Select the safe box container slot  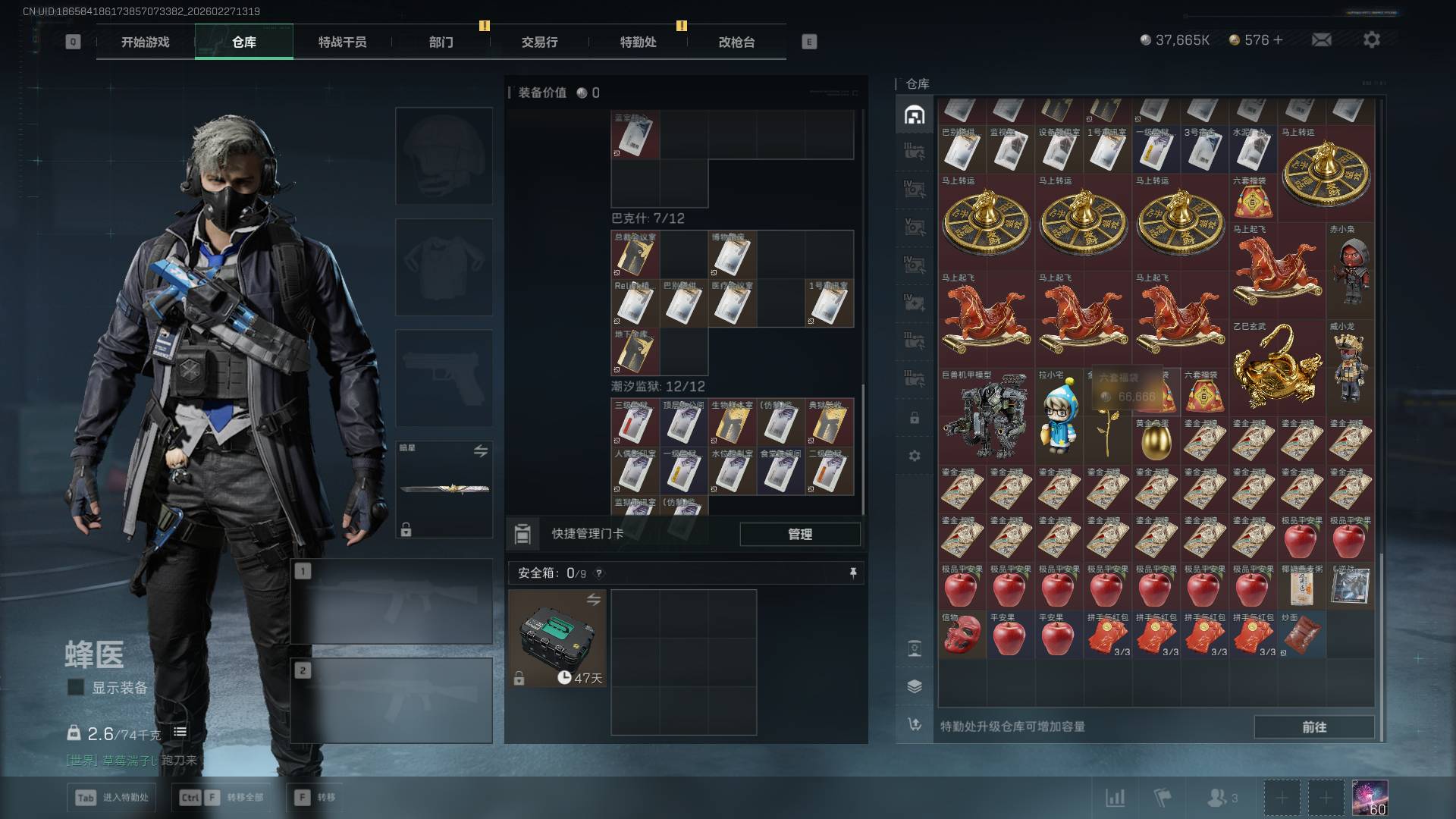pos(557,639)
